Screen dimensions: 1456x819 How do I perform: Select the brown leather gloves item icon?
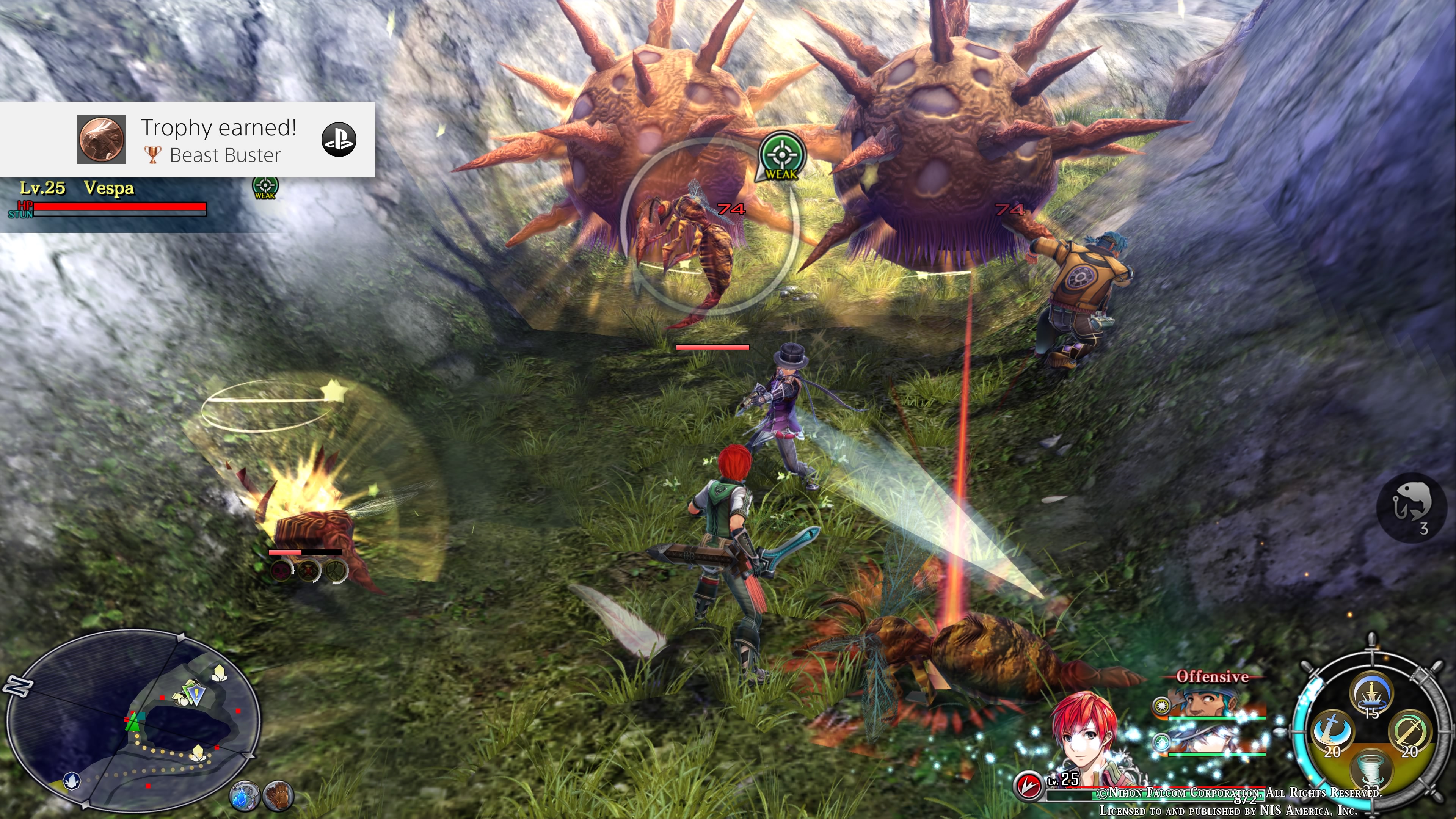pos(278,795)
